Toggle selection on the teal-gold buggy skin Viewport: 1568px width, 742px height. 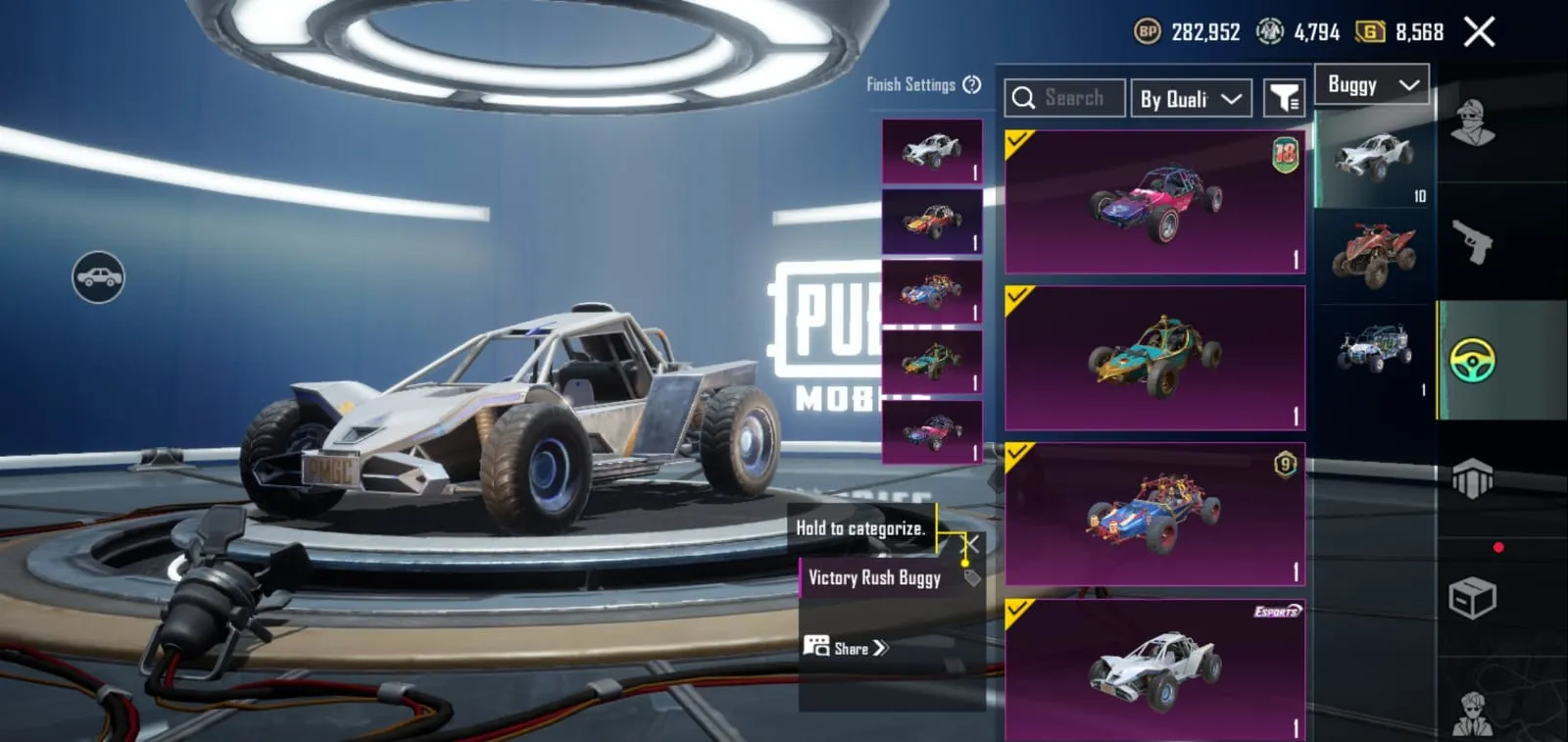point(1017,294)
